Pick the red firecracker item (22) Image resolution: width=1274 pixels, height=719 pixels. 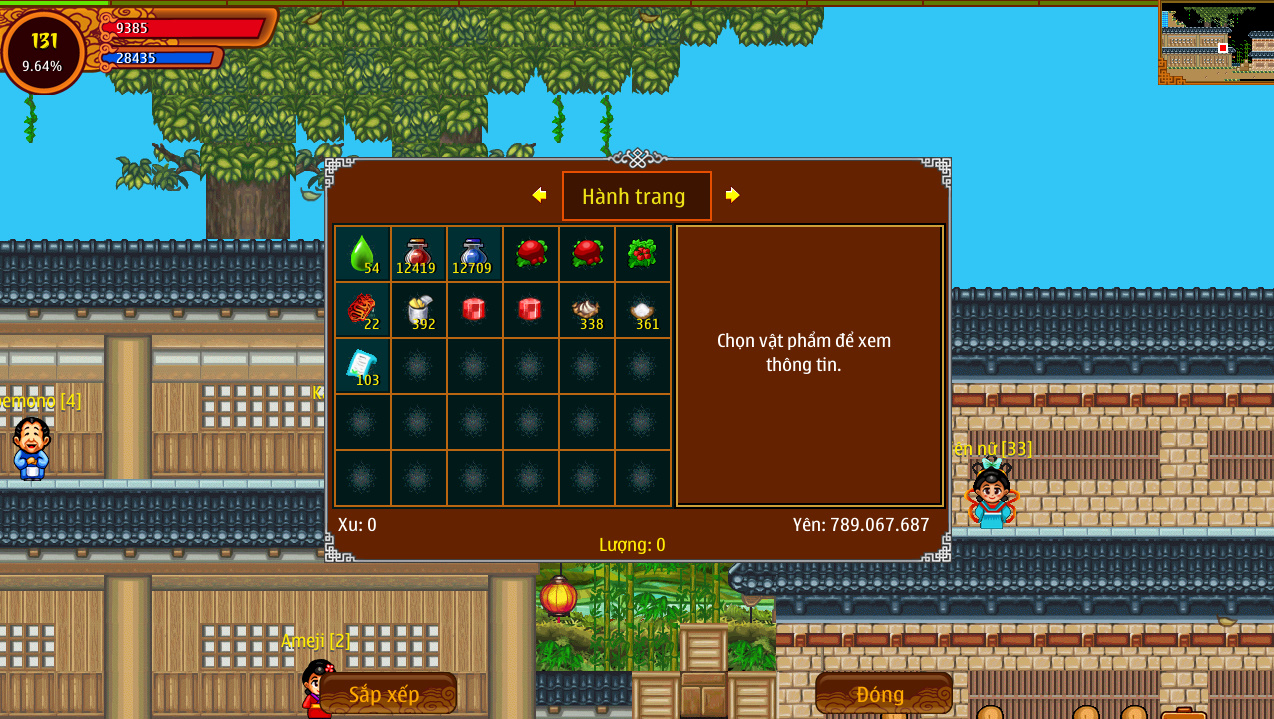click(362, 310)
